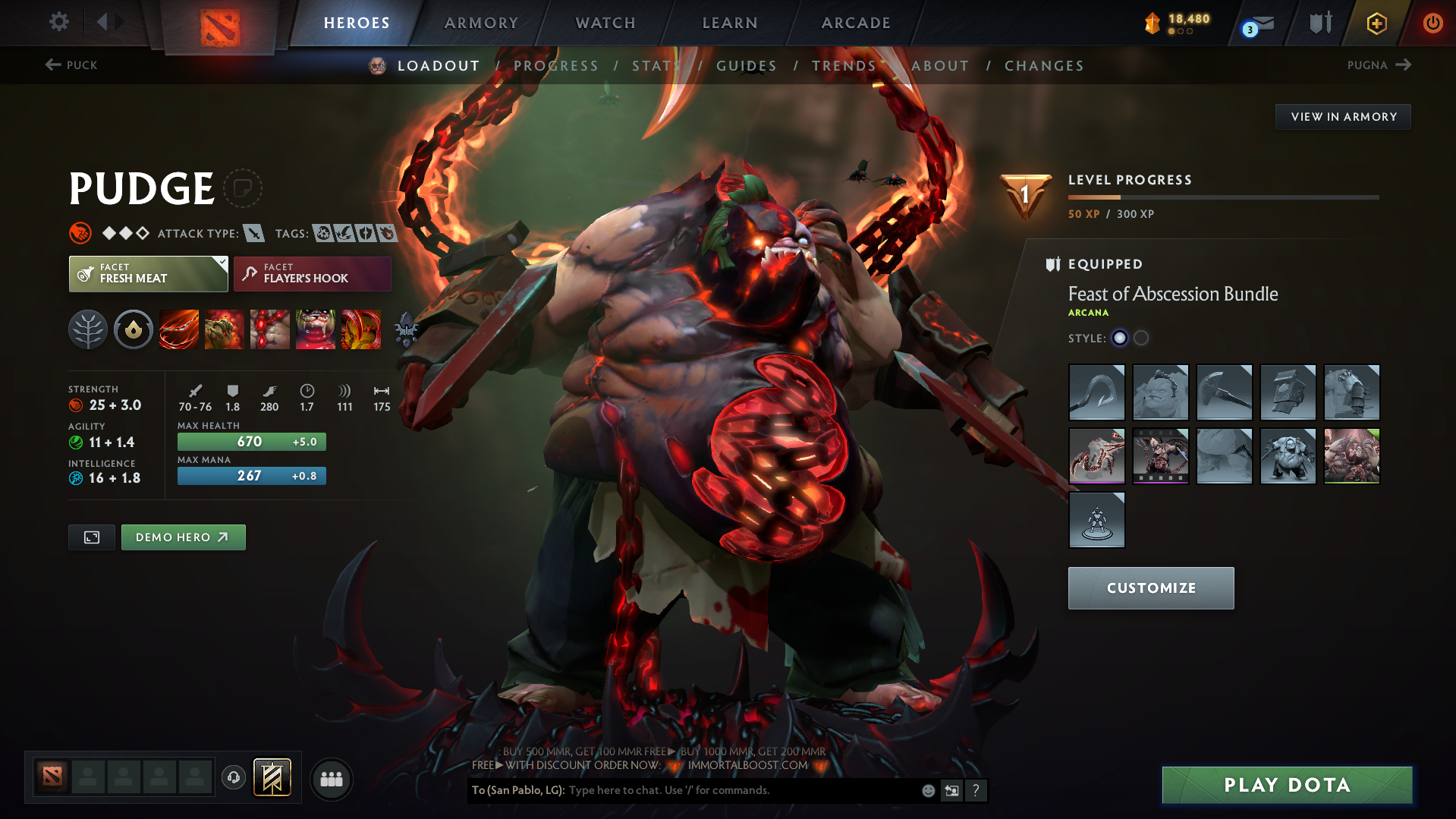The height and width of the screenshot is (819, 1456).
Task: Click the find party icon near the chat
Action: tap(332, 779)
